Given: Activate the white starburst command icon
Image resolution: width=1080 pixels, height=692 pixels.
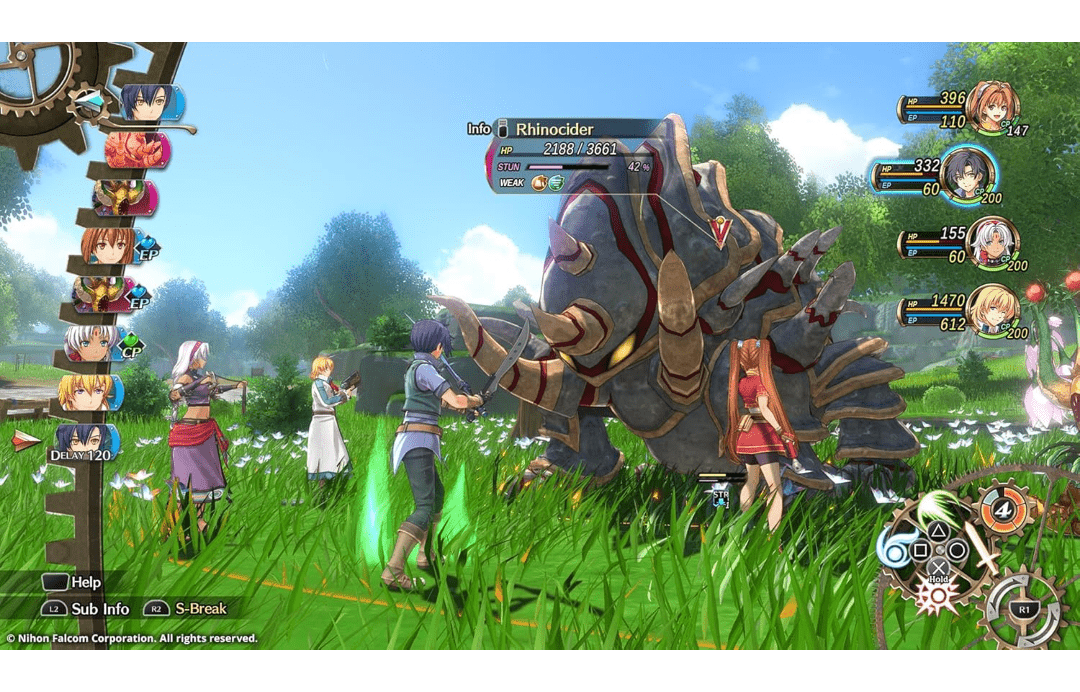Looking at the screenshot, I should [x=936, y=597].
